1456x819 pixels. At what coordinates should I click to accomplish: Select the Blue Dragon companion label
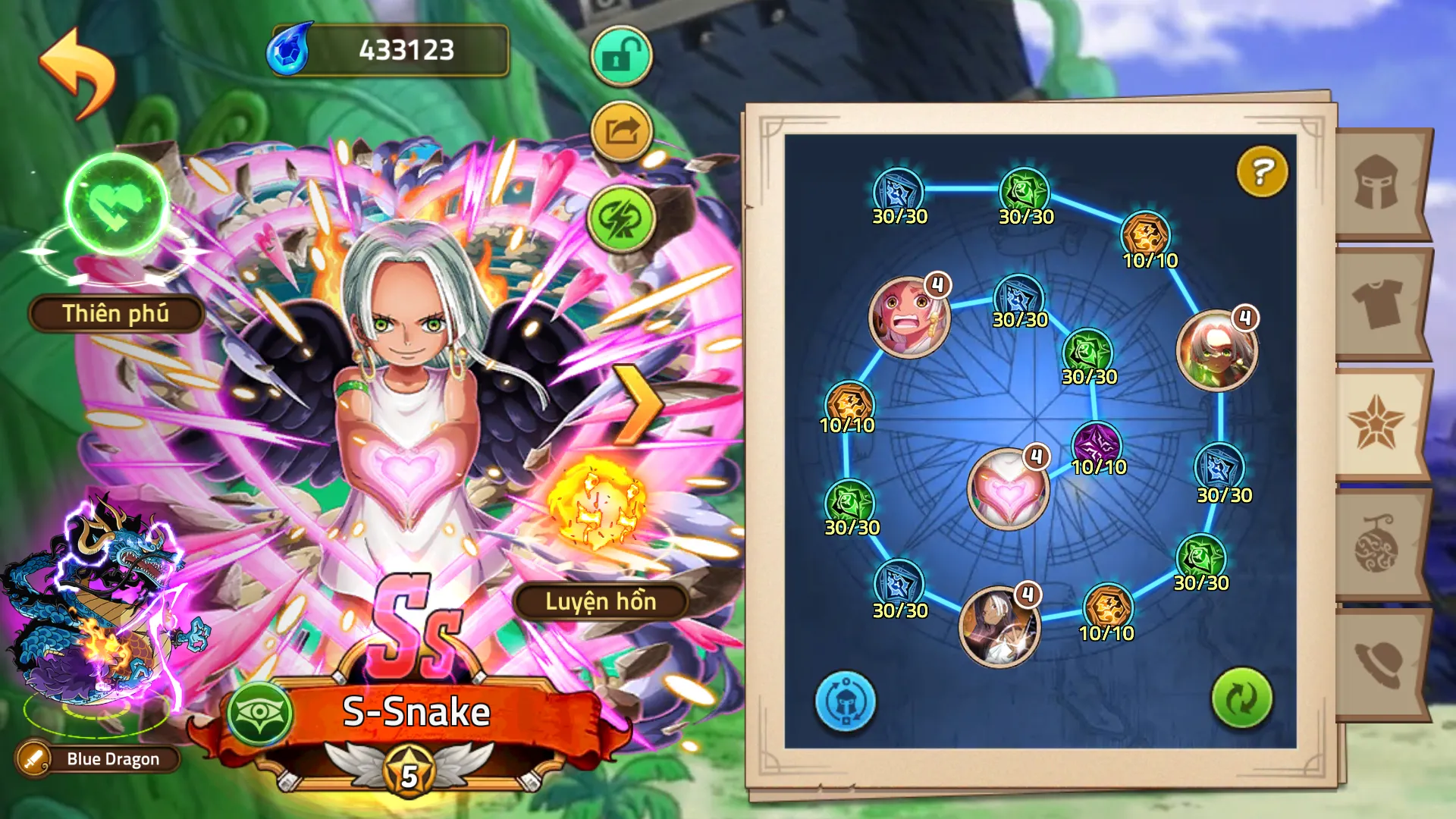point(112,759)
